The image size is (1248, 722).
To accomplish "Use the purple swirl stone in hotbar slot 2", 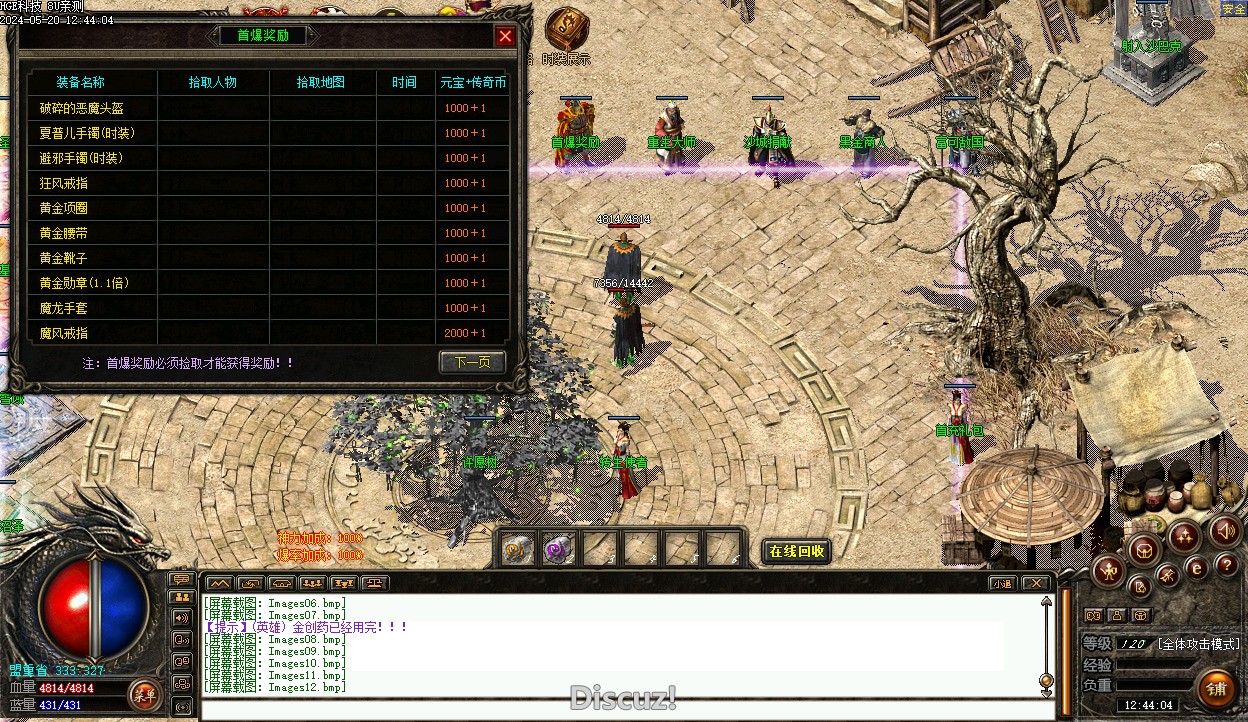I will tap(557, 549).
